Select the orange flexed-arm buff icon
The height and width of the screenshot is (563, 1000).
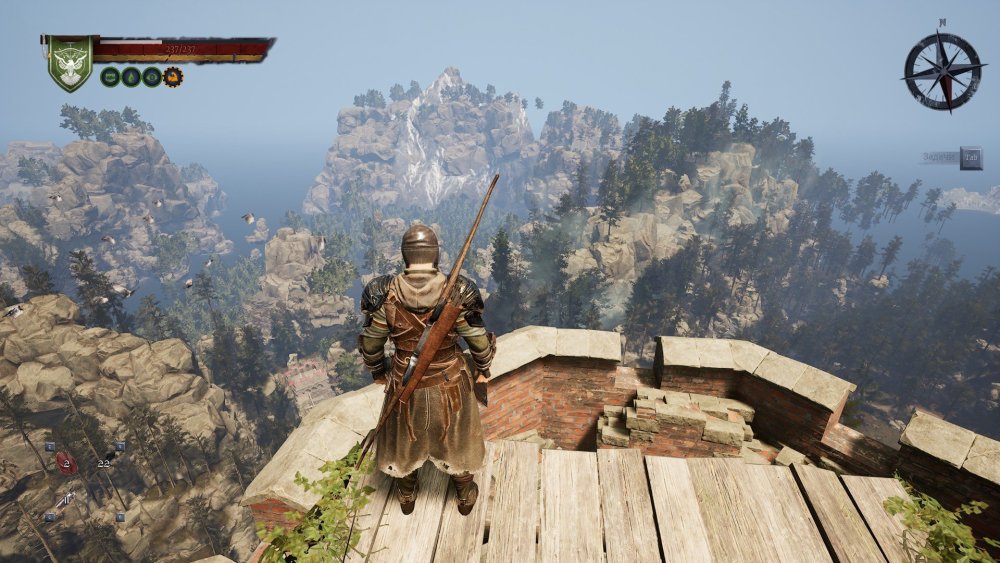173,77
